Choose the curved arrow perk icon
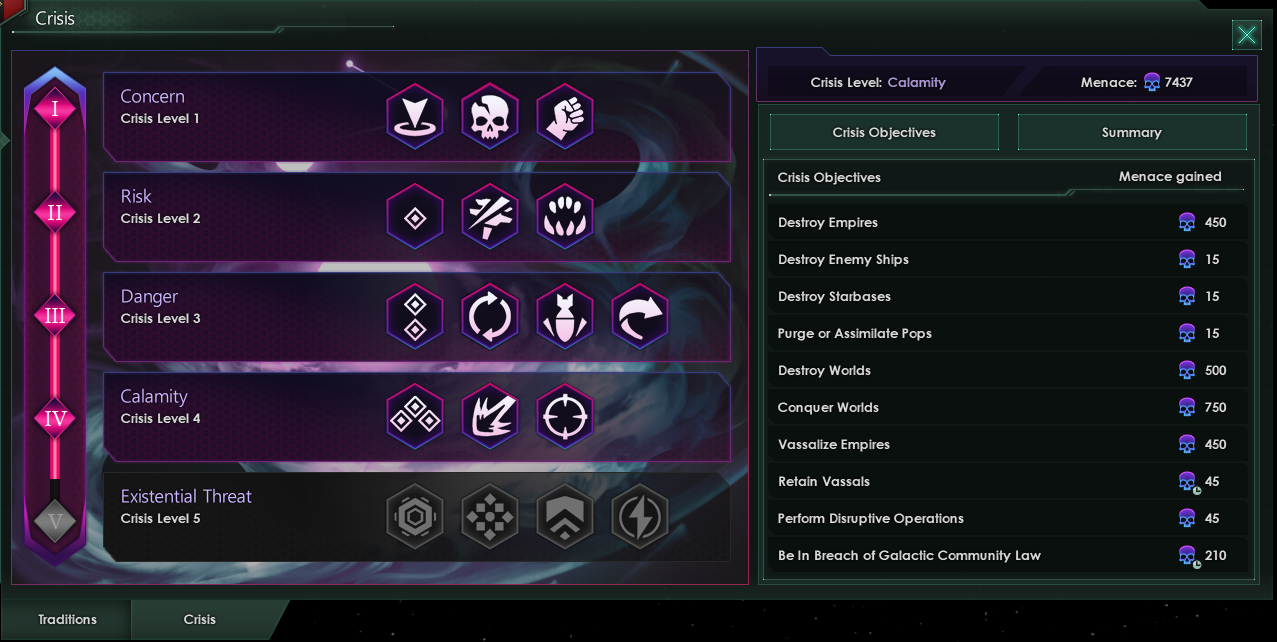Viewport: 1277px width, 642px height. 640,316
